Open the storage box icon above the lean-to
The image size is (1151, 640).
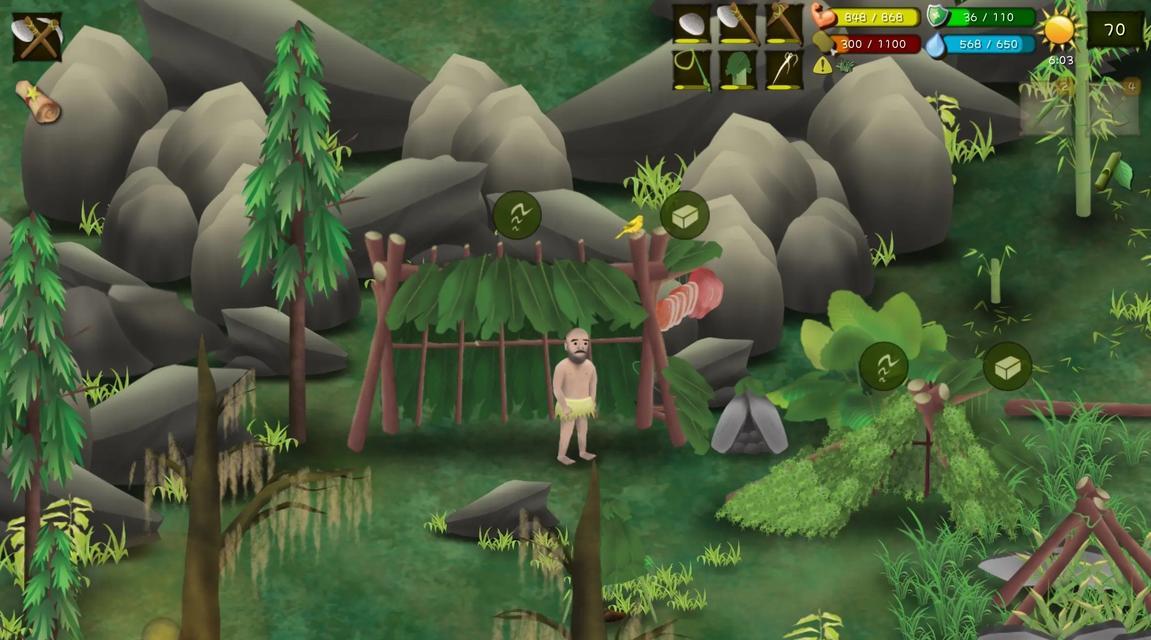1007,367
